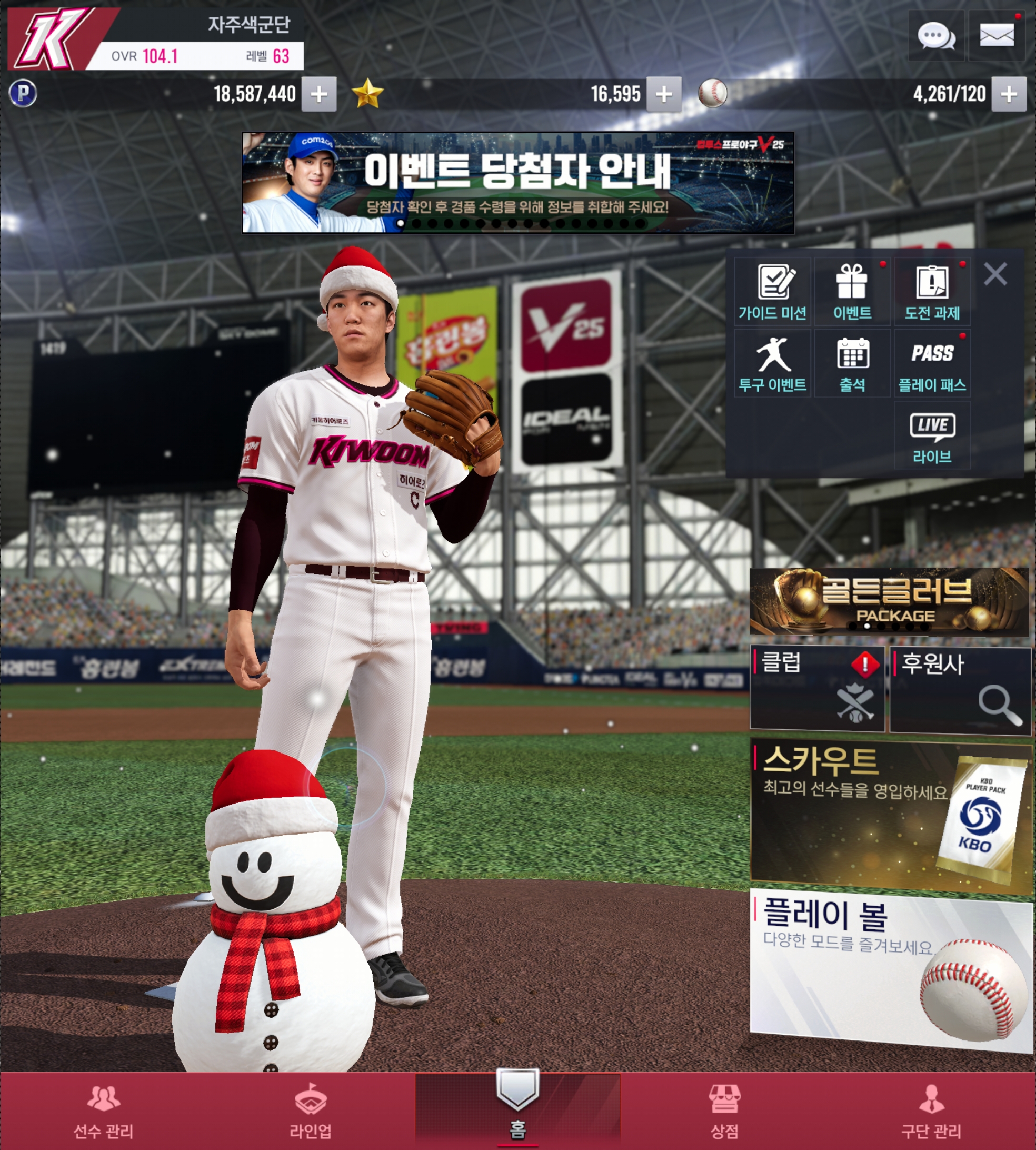Switch to the 상점 shop tab
The width and height of the screenshot is (1036, 1150).
[724, 1111]
